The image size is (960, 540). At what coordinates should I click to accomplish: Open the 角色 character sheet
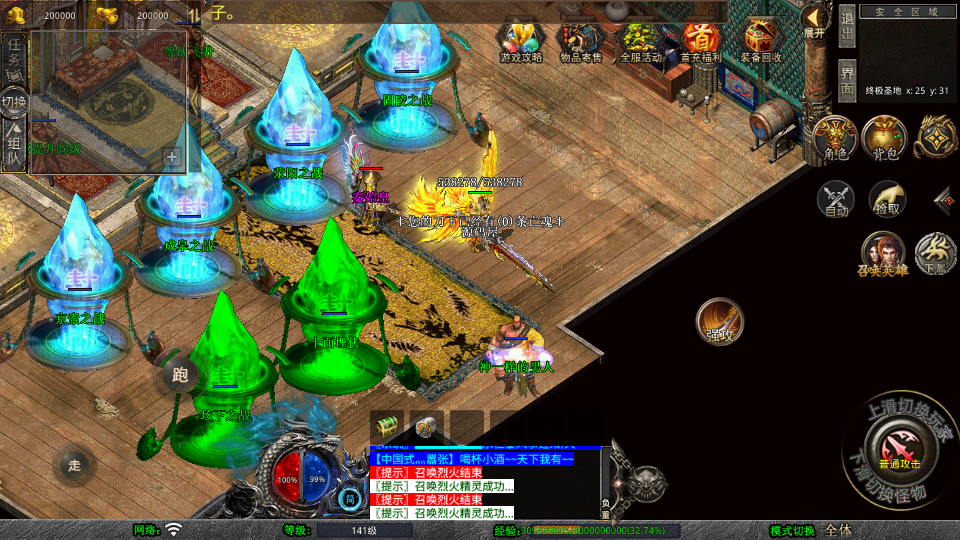point(835,138)
